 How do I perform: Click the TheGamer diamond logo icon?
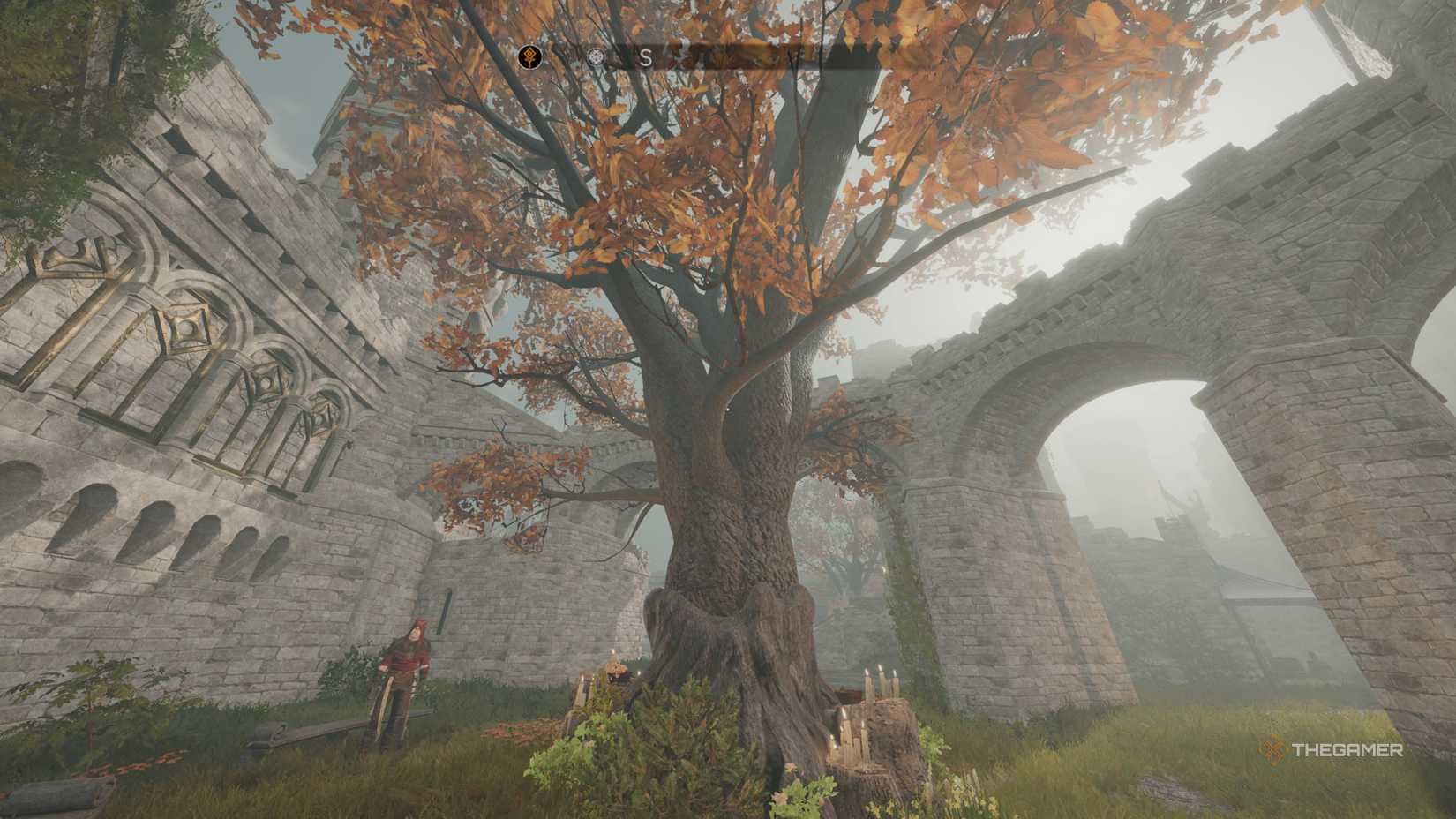pyautogui.click(x=1272, y=752)
